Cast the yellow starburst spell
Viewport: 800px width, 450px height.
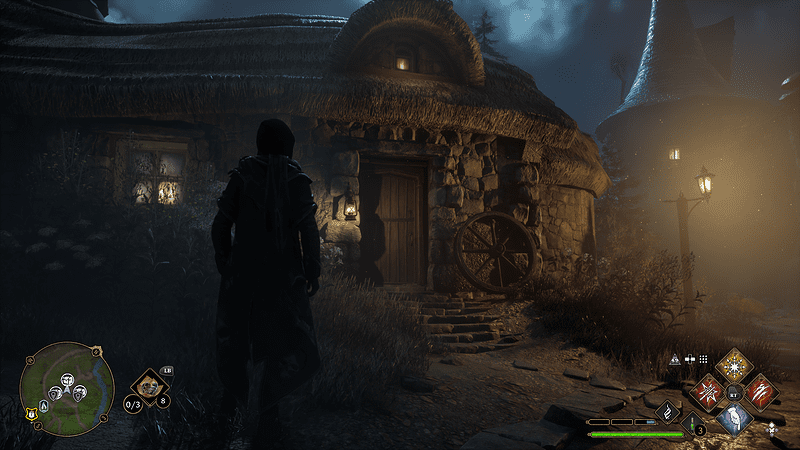734,364
